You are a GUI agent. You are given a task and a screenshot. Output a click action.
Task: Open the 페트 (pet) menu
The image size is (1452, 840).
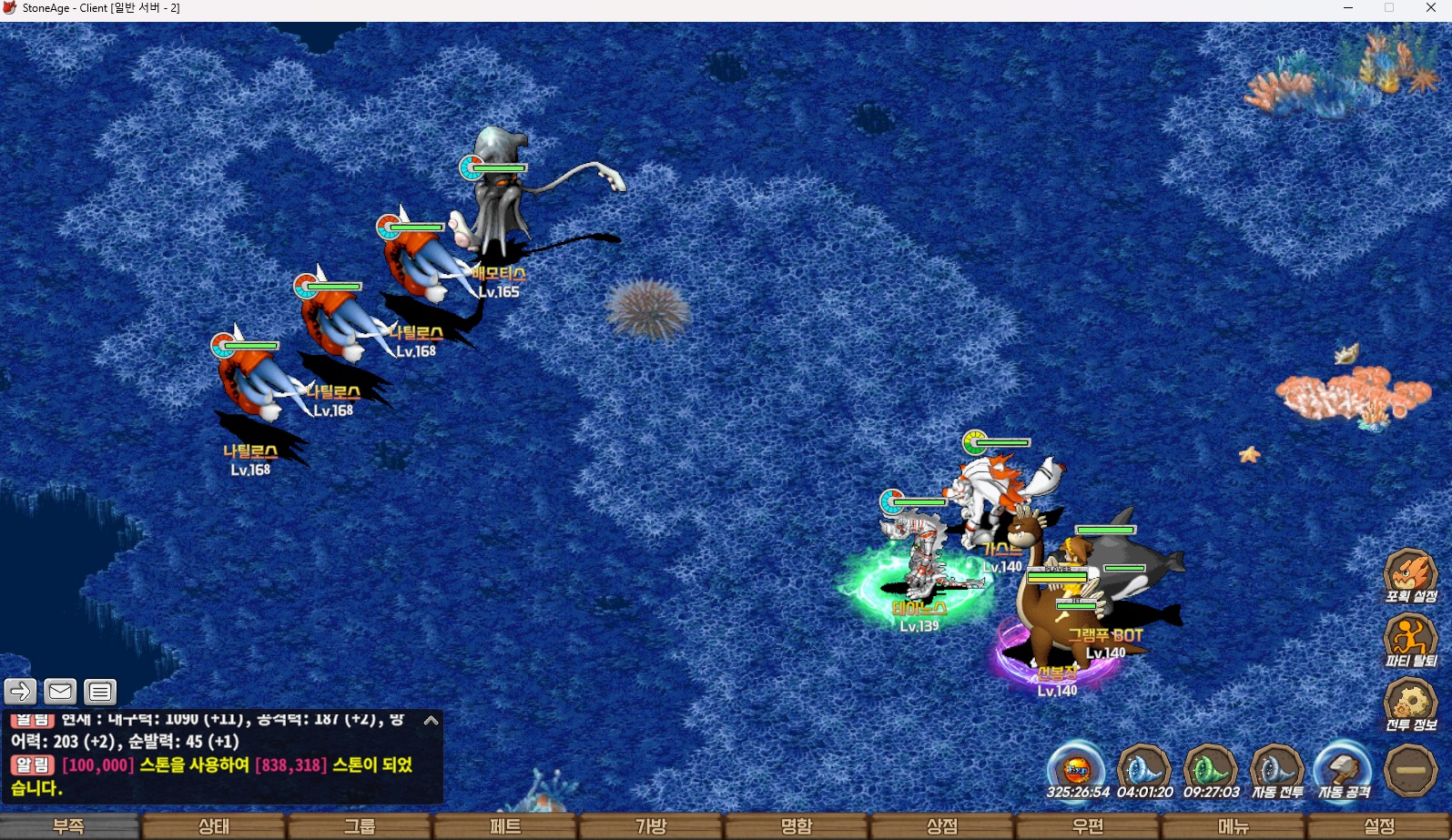point(505,826)
